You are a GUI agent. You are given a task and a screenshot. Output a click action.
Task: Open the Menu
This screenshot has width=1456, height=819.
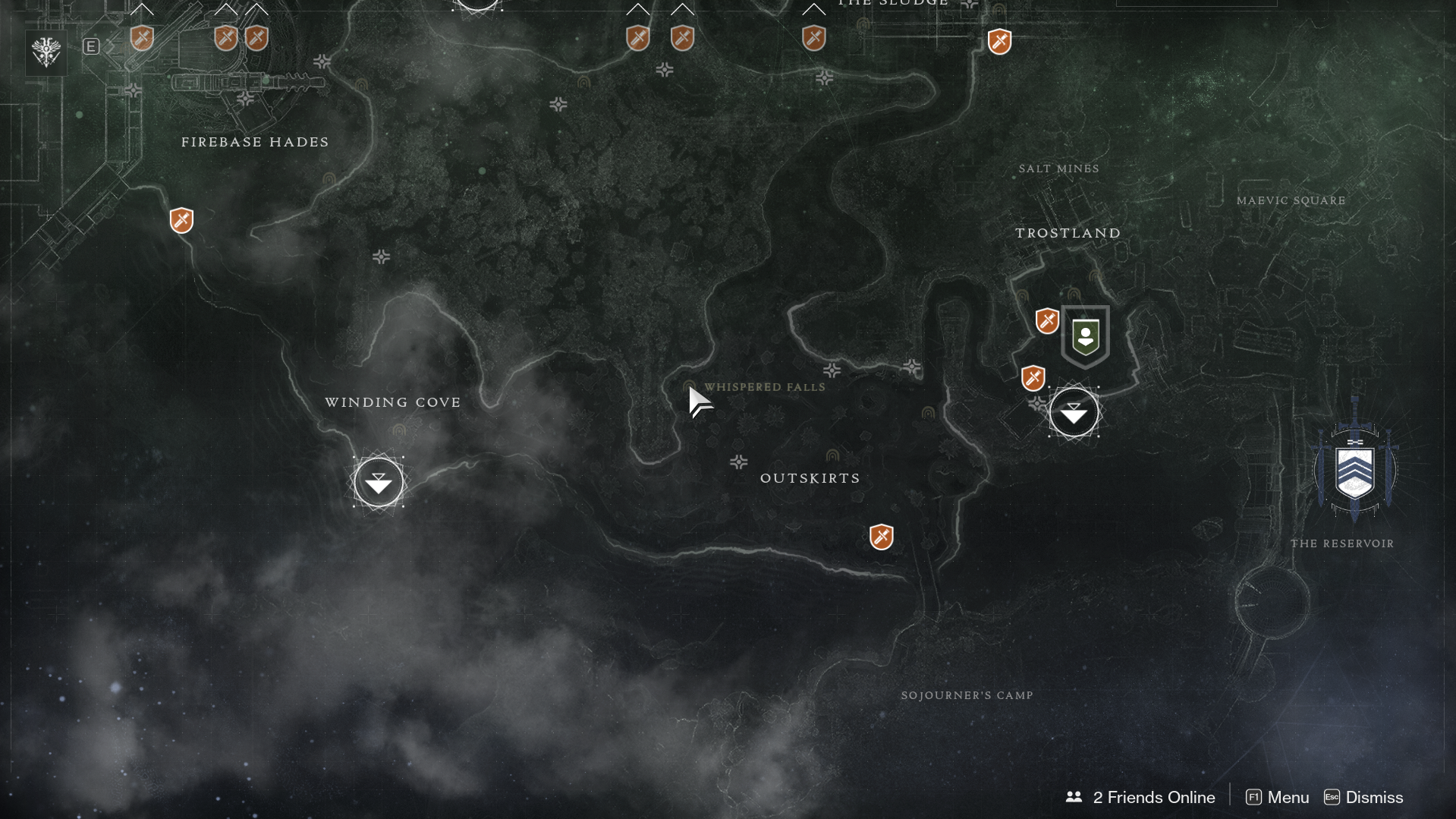1278,797
